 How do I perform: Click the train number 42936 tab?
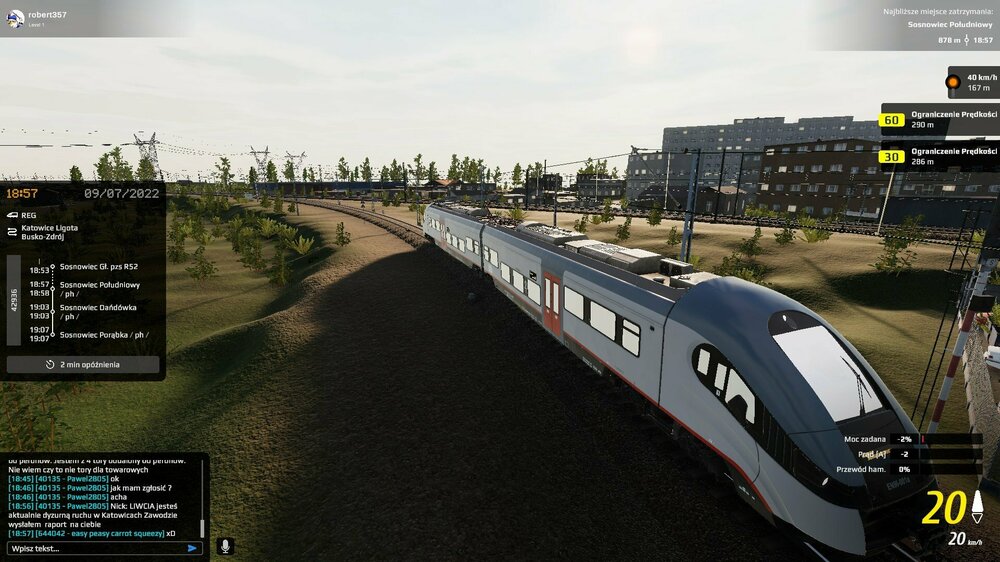14,301
